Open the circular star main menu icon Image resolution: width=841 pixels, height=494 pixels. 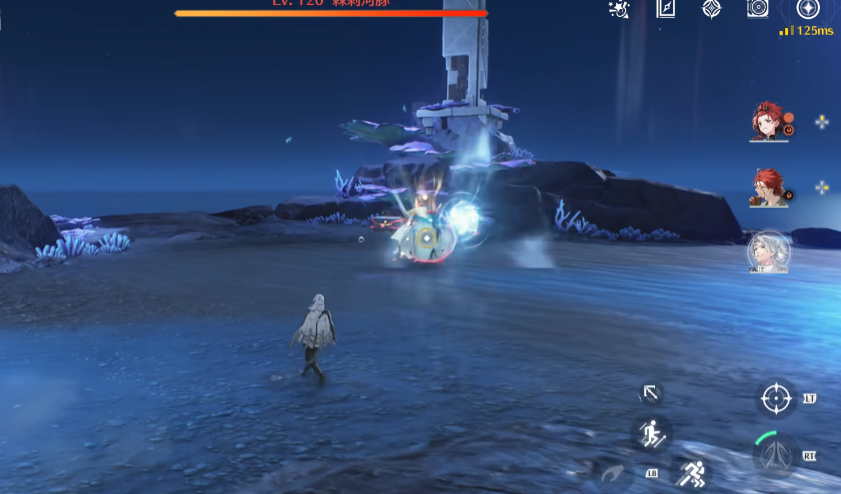tap(807, 9)
